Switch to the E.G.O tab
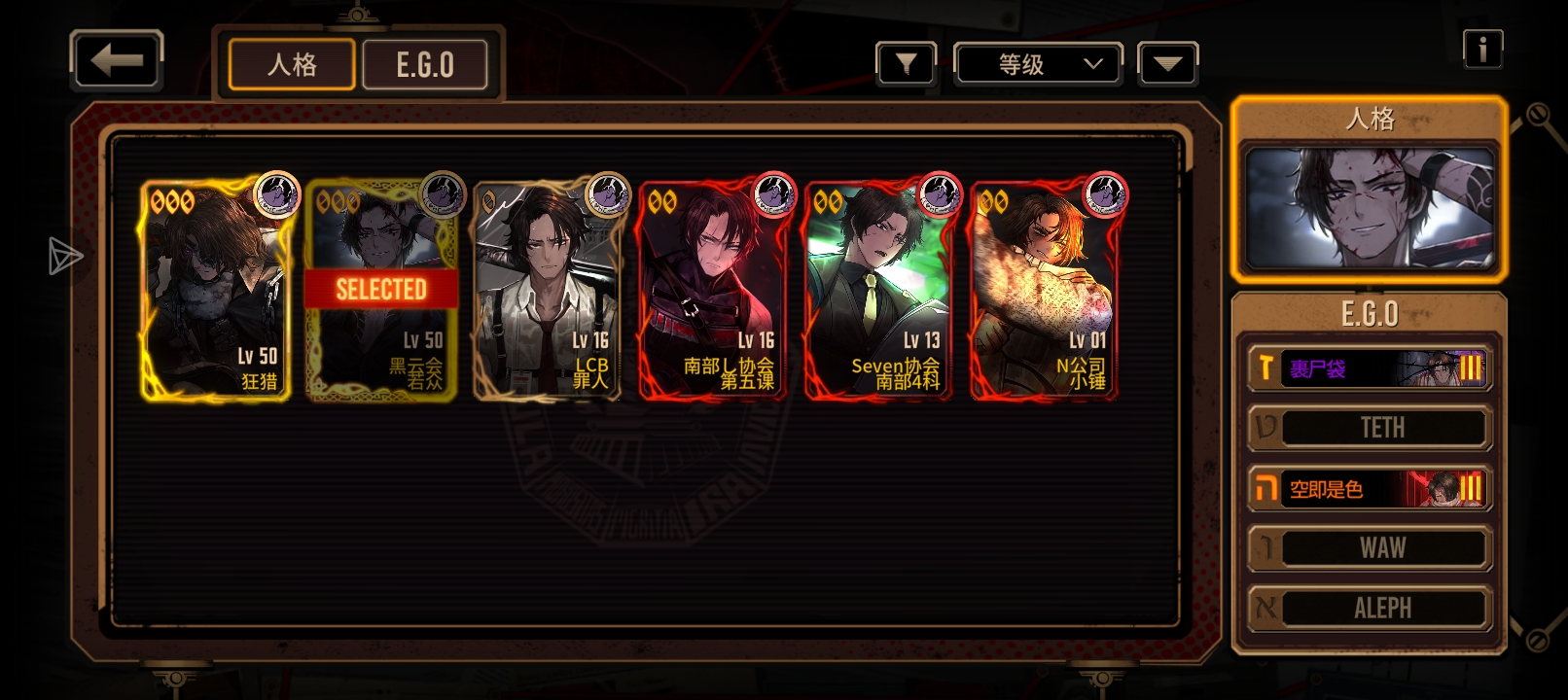The height and width of the screenshot is (700, 1568). pyautogui.click(x=425, y=65)
